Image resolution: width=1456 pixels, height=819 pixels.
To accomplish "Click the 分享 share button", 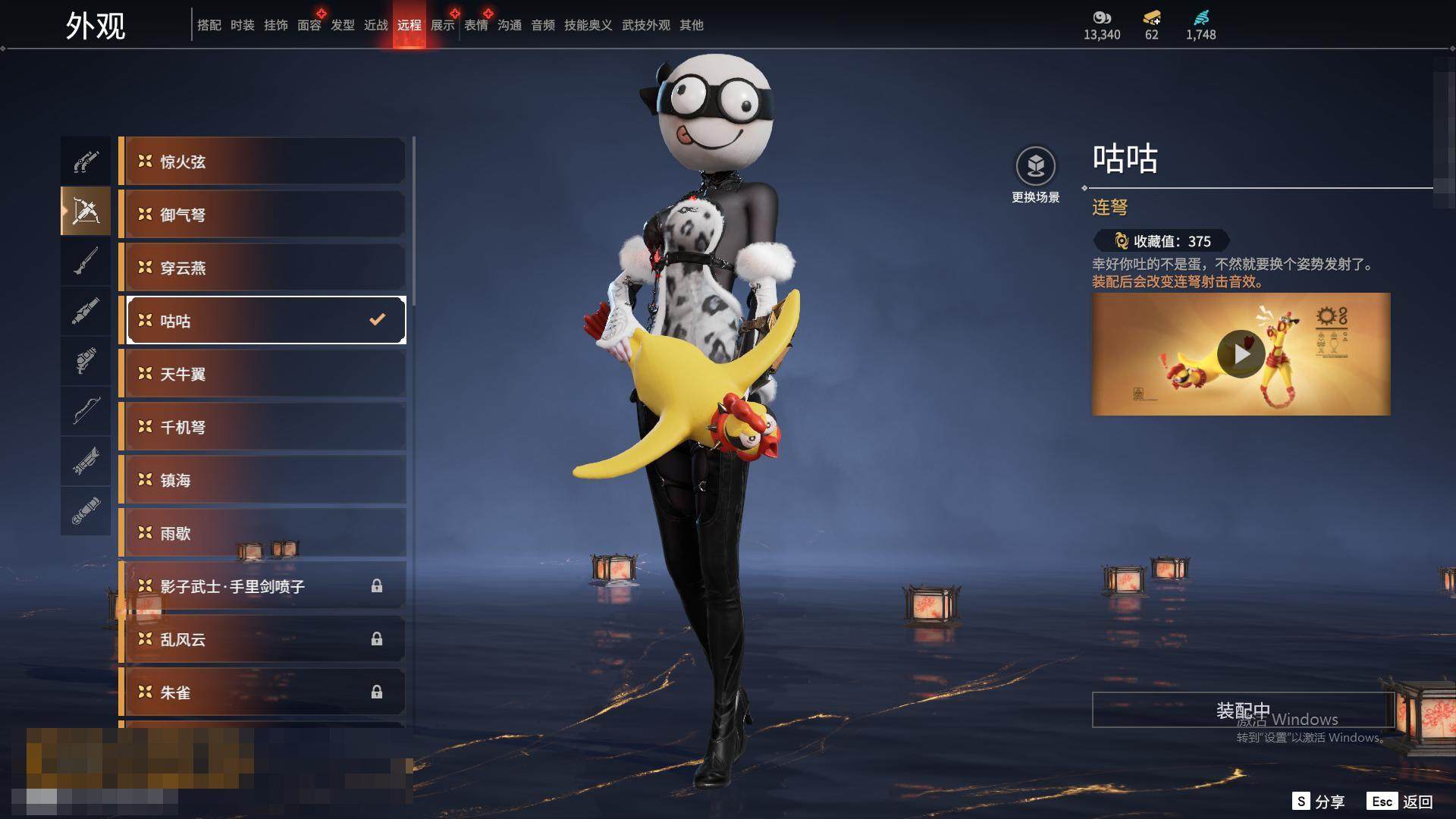I will coord(1319,802).
